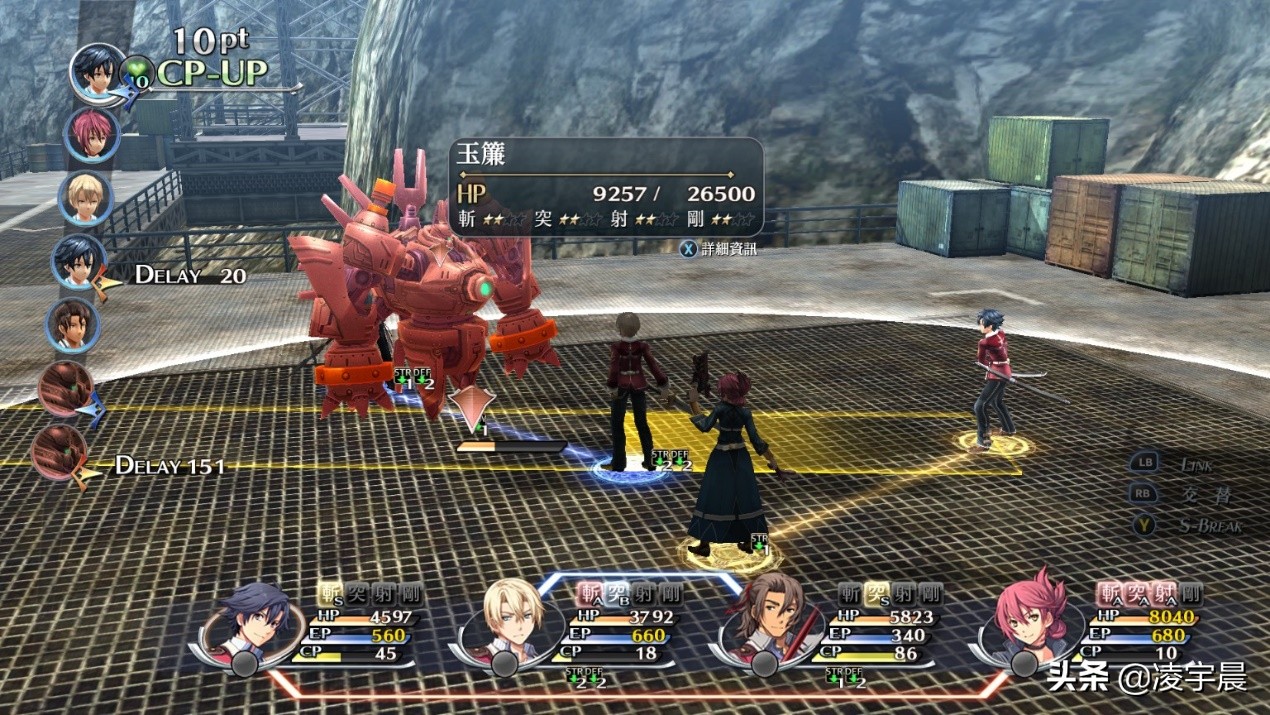Click the turn order portrait beside CP-UP
This screenshot has width=1270, height=715.
(x=97, y=72)
